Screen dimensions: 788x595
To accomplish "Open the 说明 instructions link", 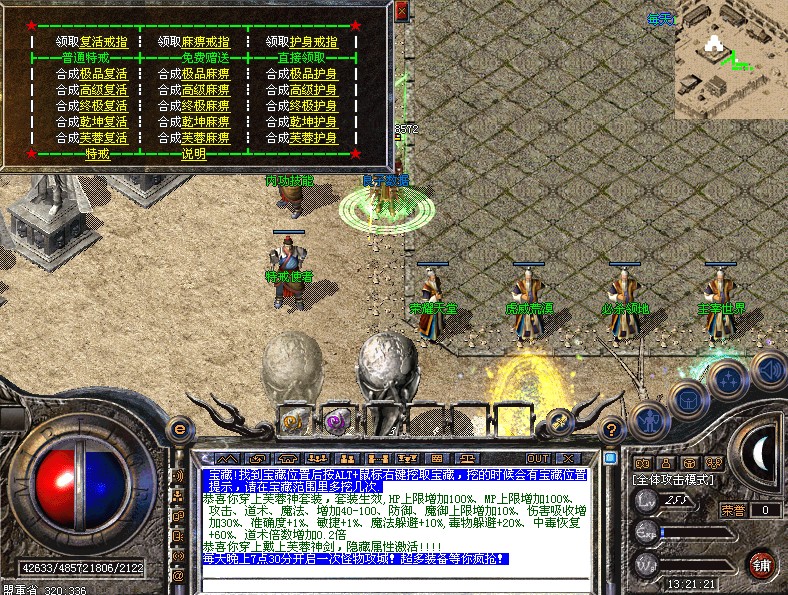I will [193, 154].
